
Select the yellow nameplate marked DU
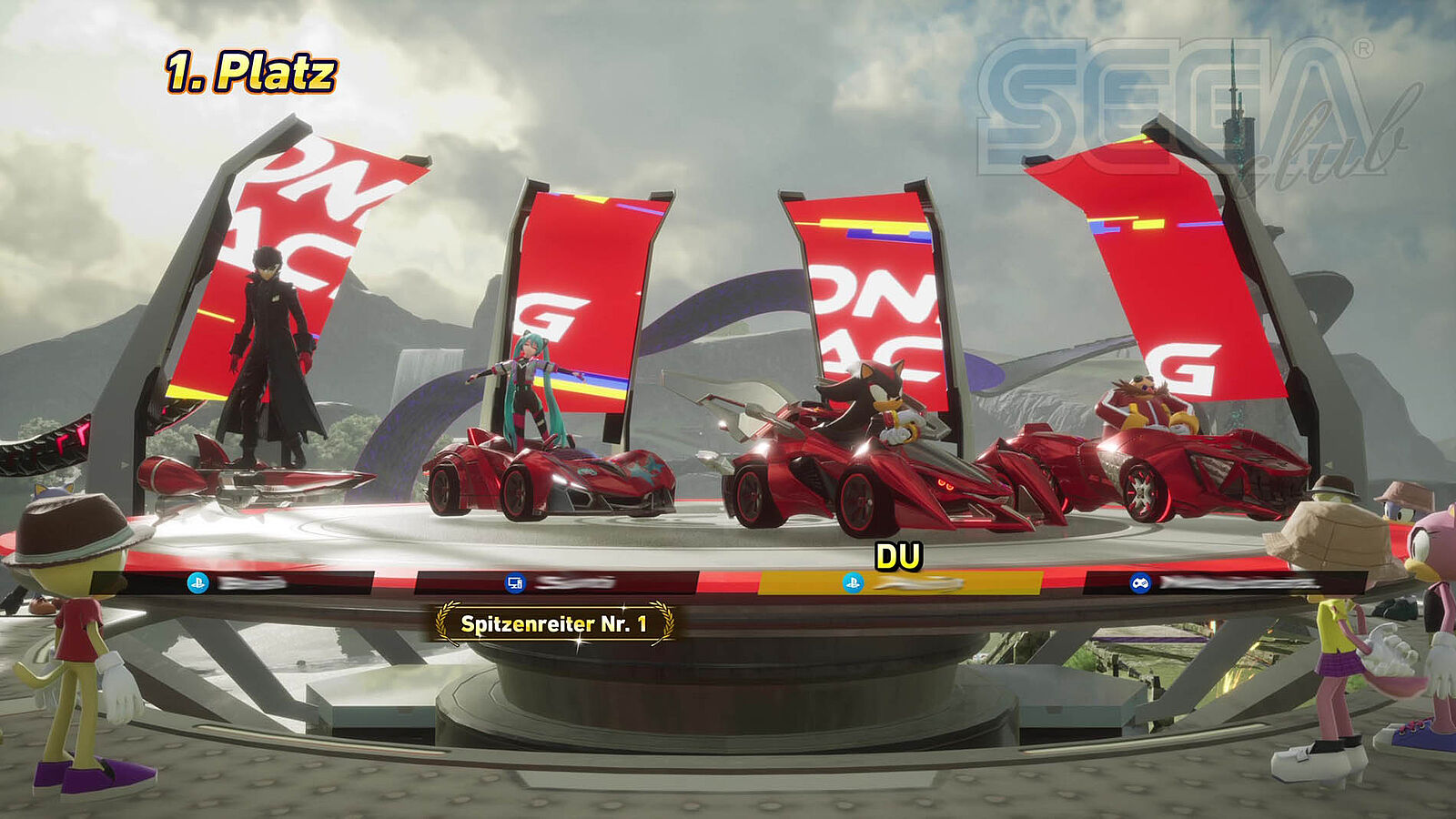pyautogui.click(x=900, y=582)
